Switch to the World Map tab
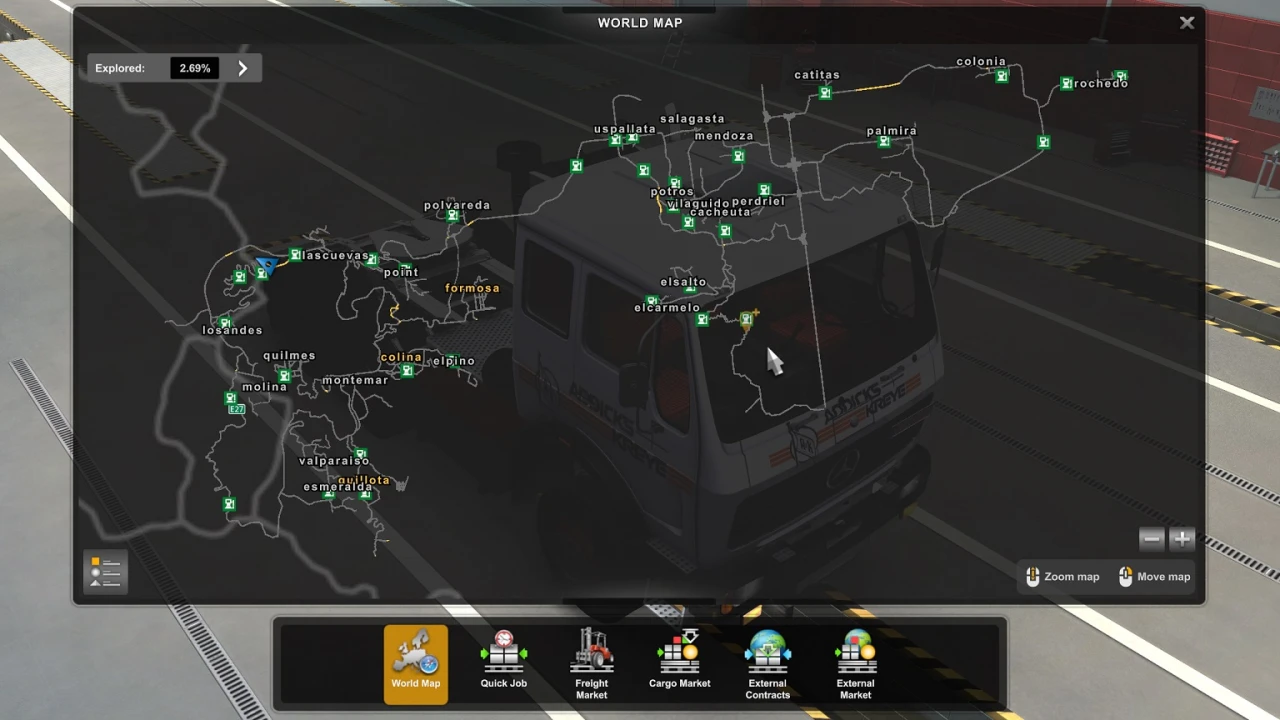The height and width of the screenshot is (720, 1280). coord(415,663)
